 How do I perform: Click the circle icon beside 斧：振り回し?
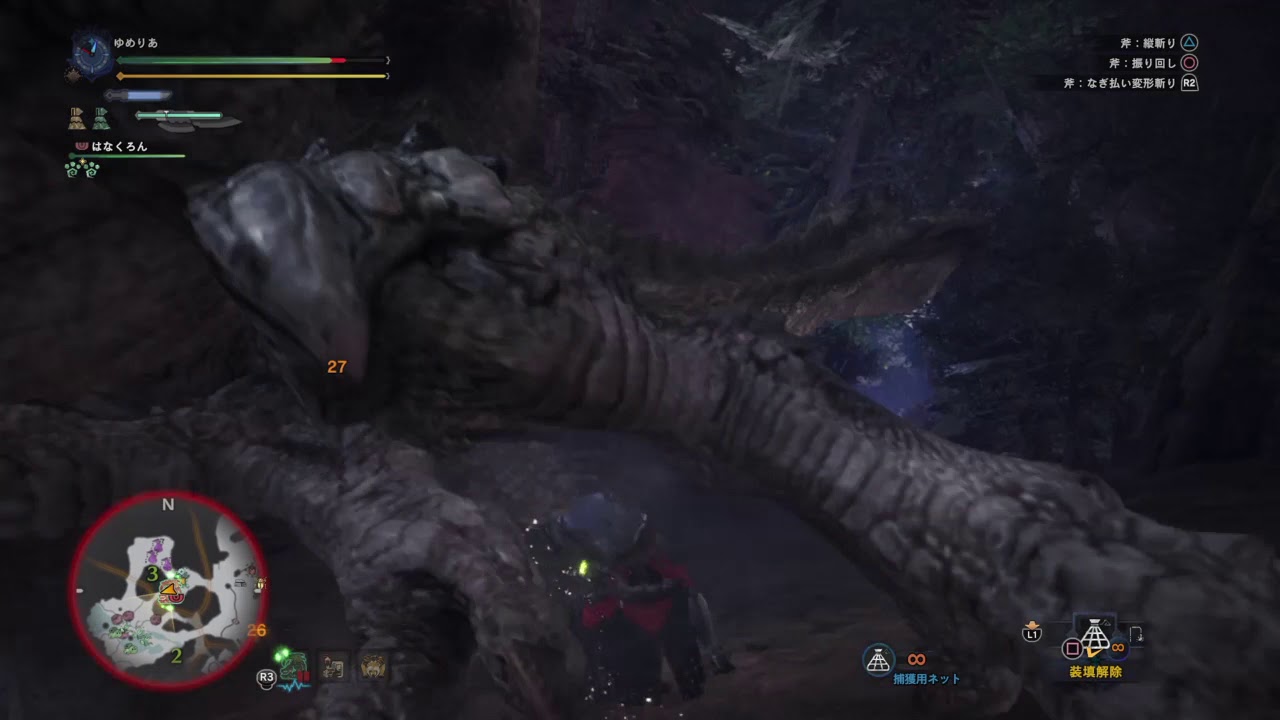[1189, 63]
